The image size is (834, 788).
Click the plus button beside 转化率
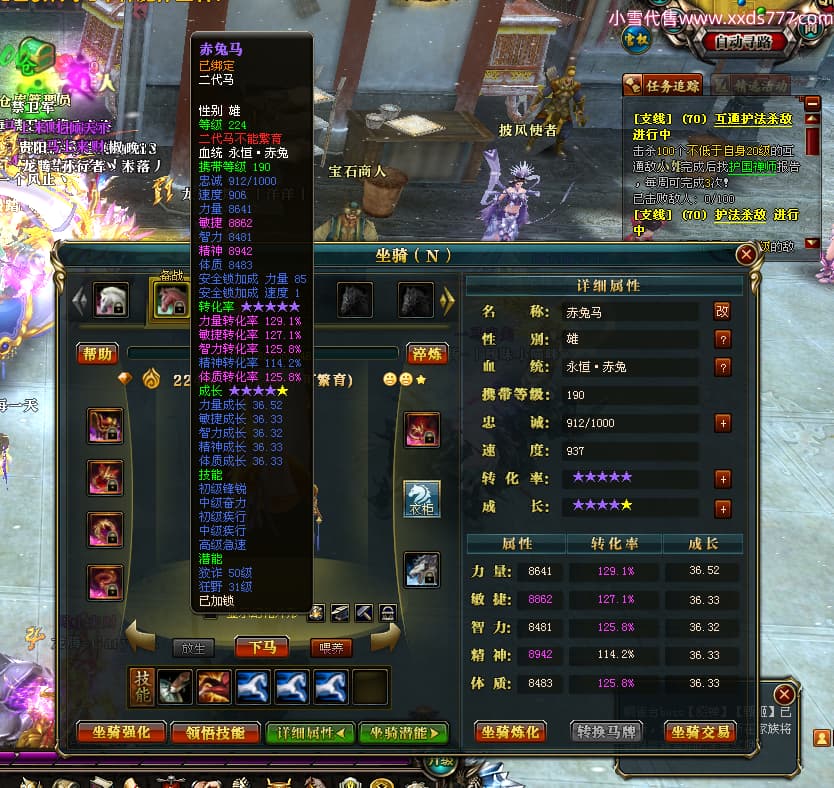click(723, 479)
